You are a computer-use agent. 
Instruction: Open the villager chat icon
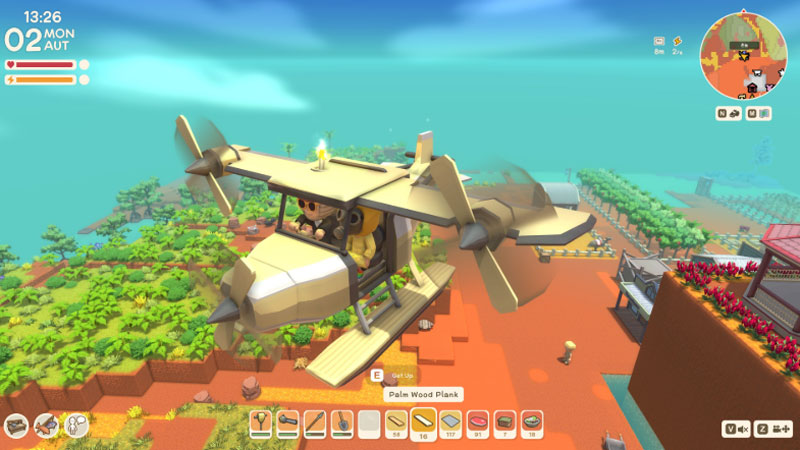click(77, 426)
